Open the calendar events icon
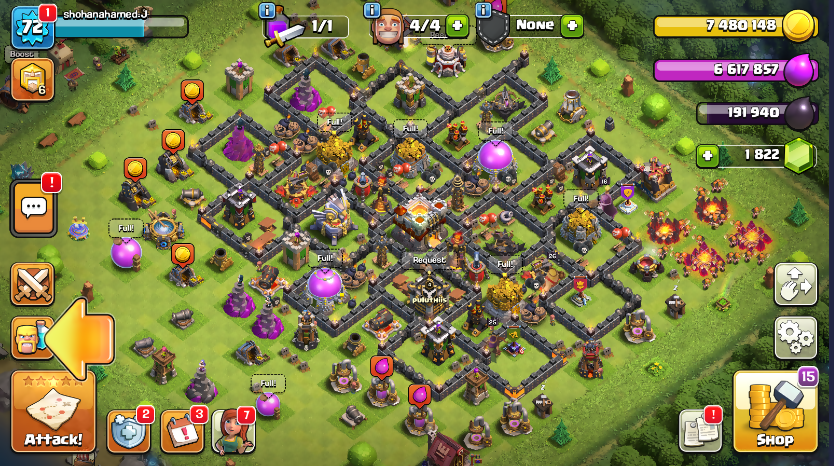Screen dimensions: 834x466 point(181,431)
